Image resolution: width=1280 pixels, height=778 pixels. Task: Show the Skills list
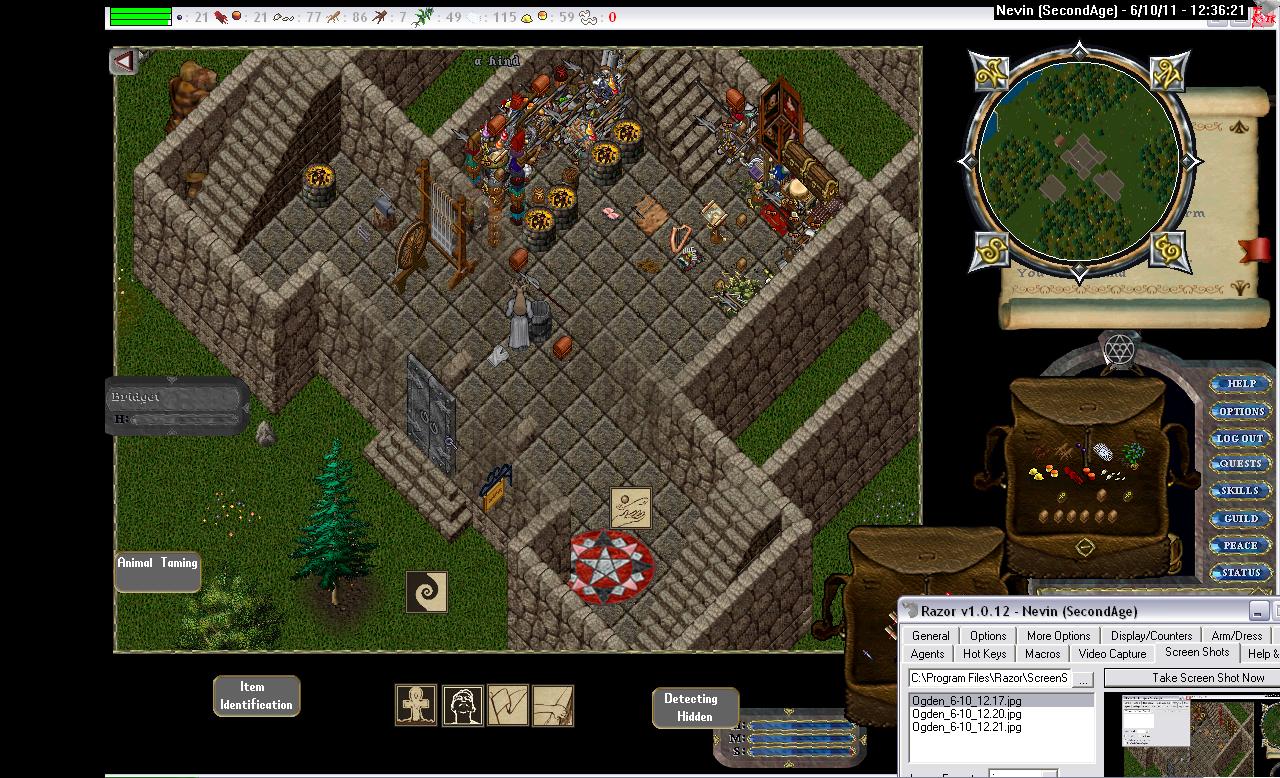click(1241, 491)
